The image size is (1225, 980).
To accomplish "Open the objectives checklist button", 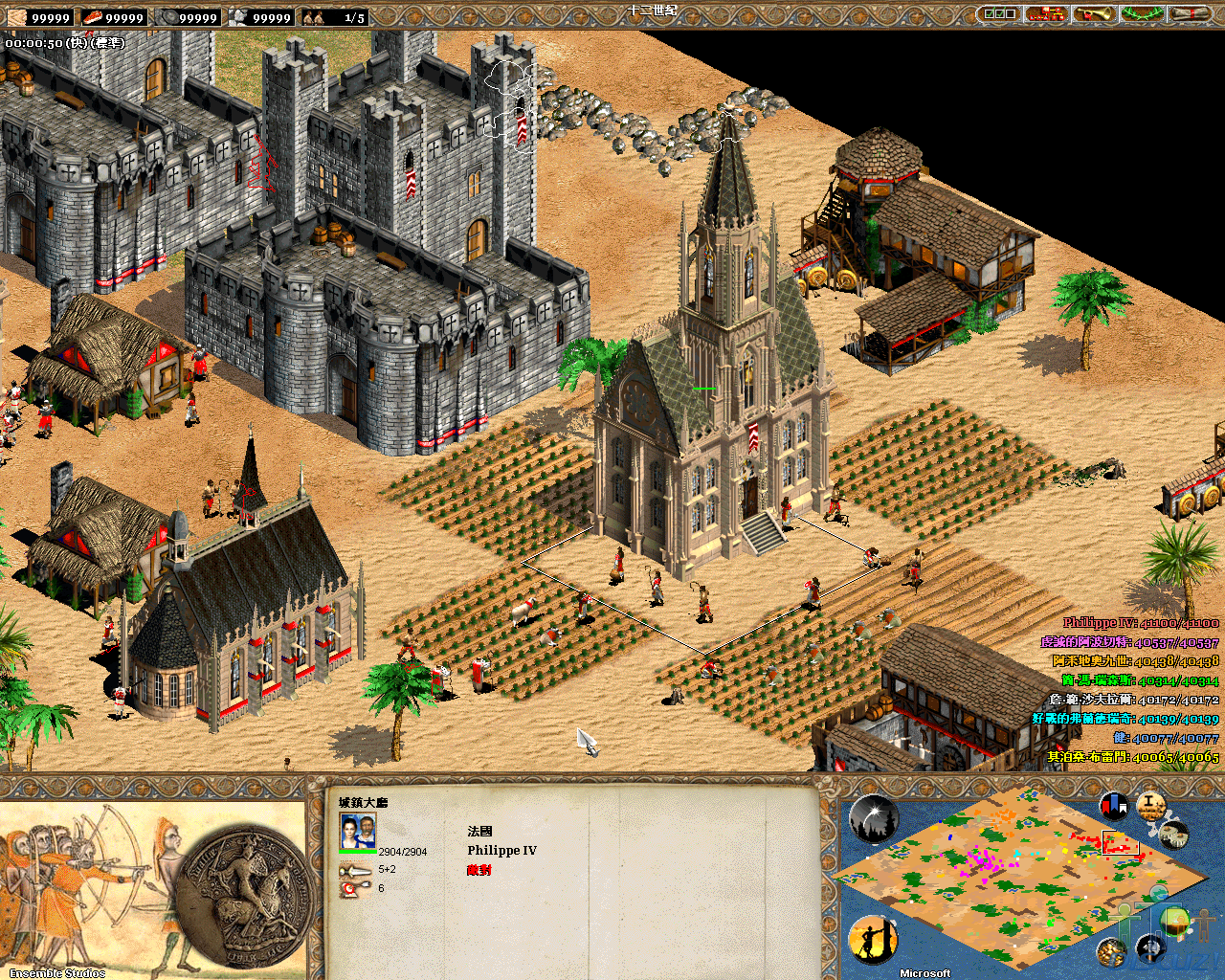I will point(999,14).
